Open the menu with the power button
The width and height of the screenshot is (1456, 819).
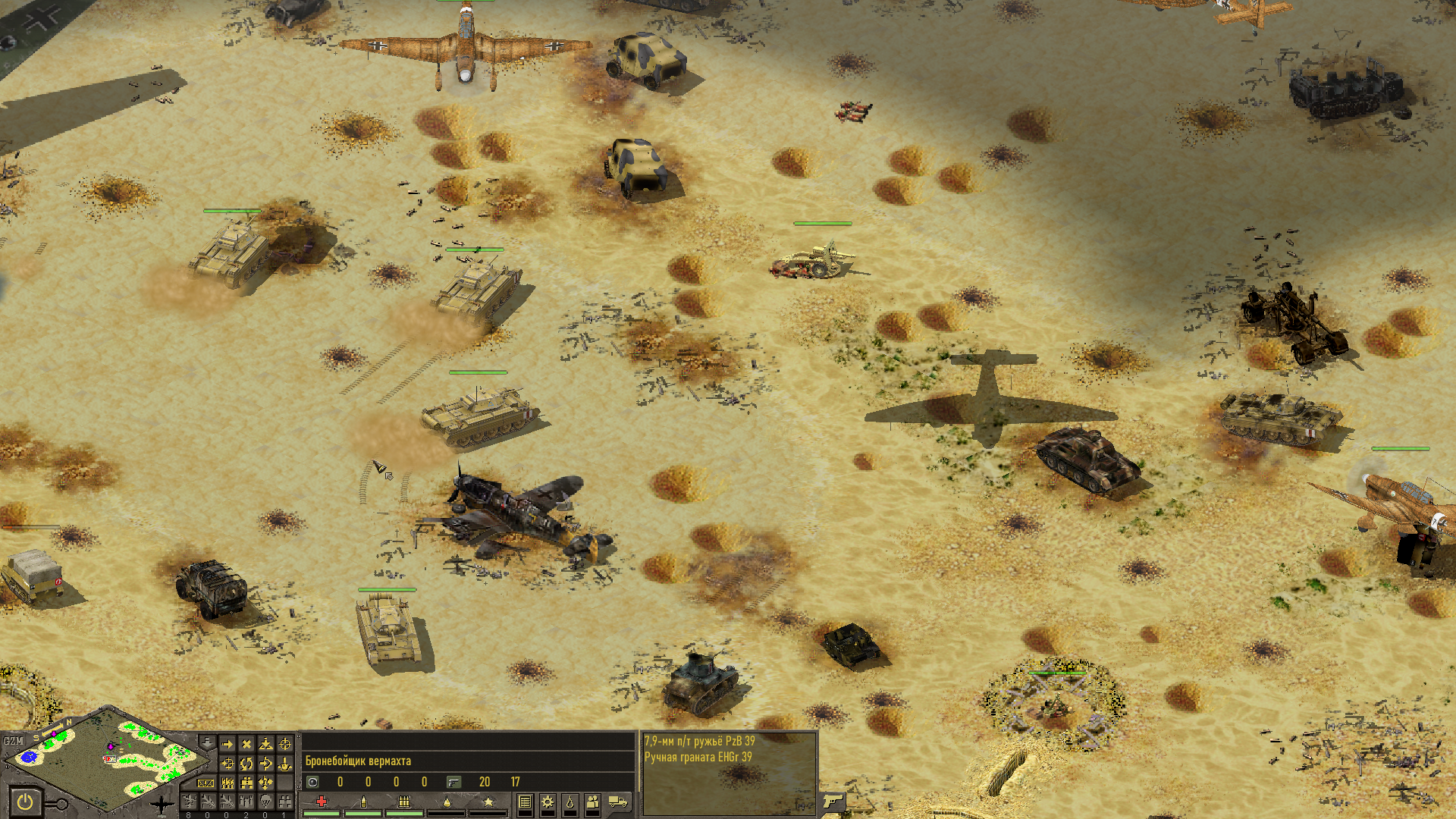(24, 802)
